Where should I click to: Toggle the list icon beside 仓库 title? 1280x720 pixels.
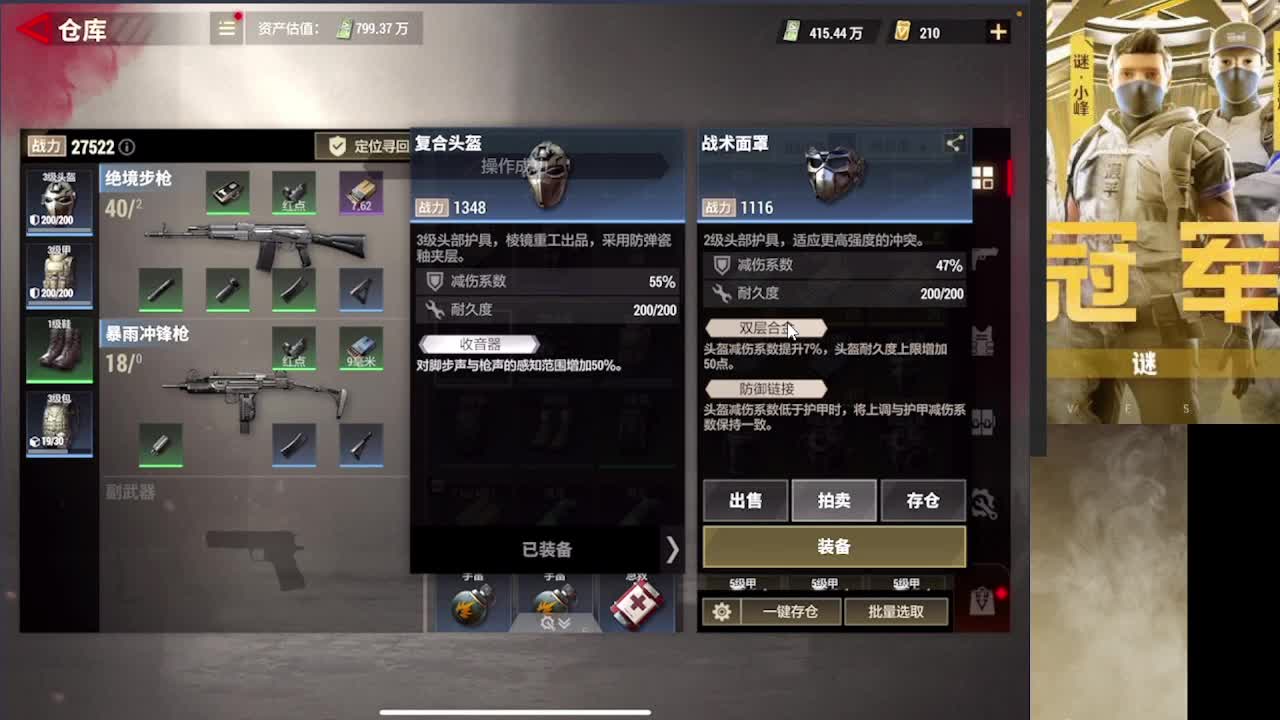click(226, 29)
